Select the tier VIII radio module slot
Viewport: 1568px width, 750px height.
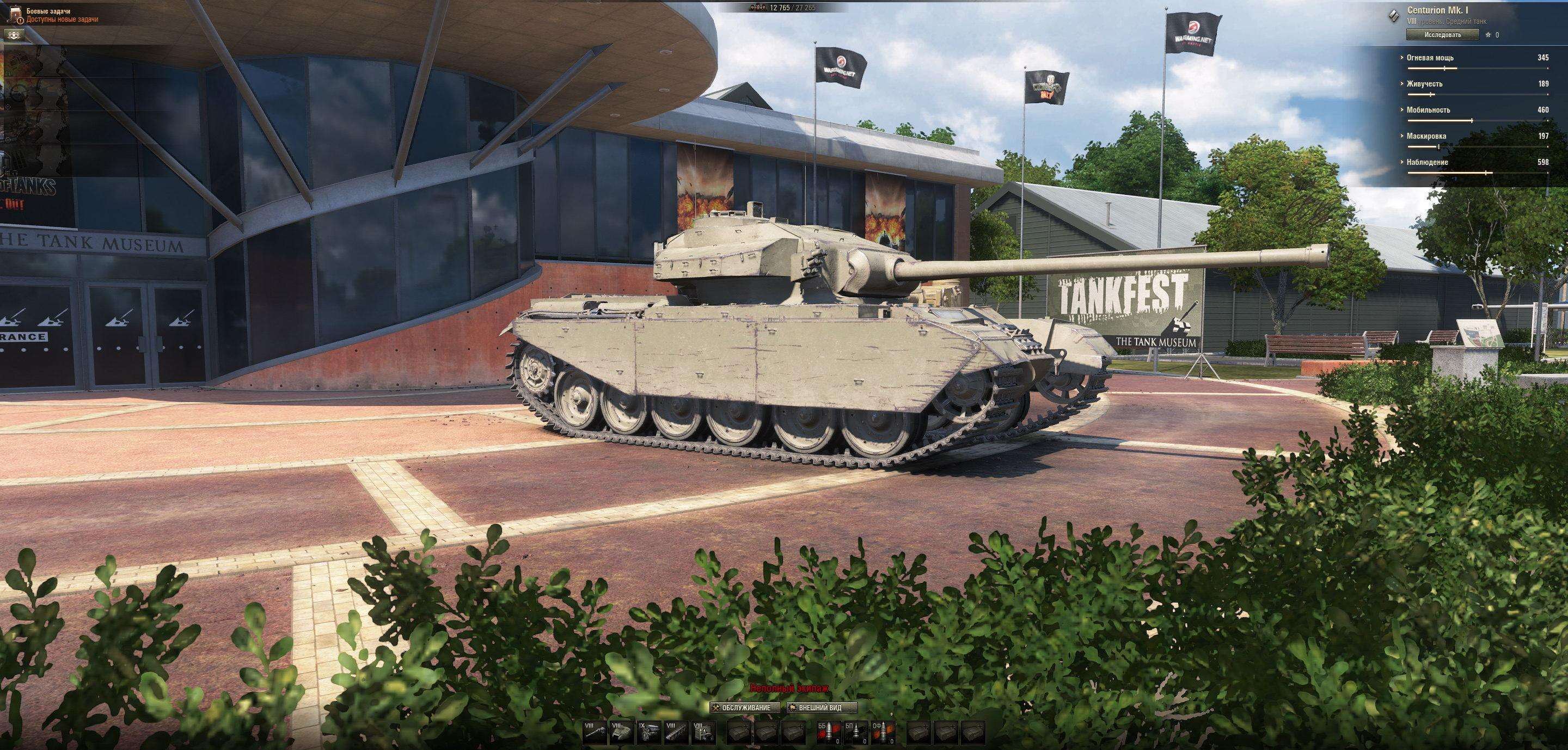703,733
